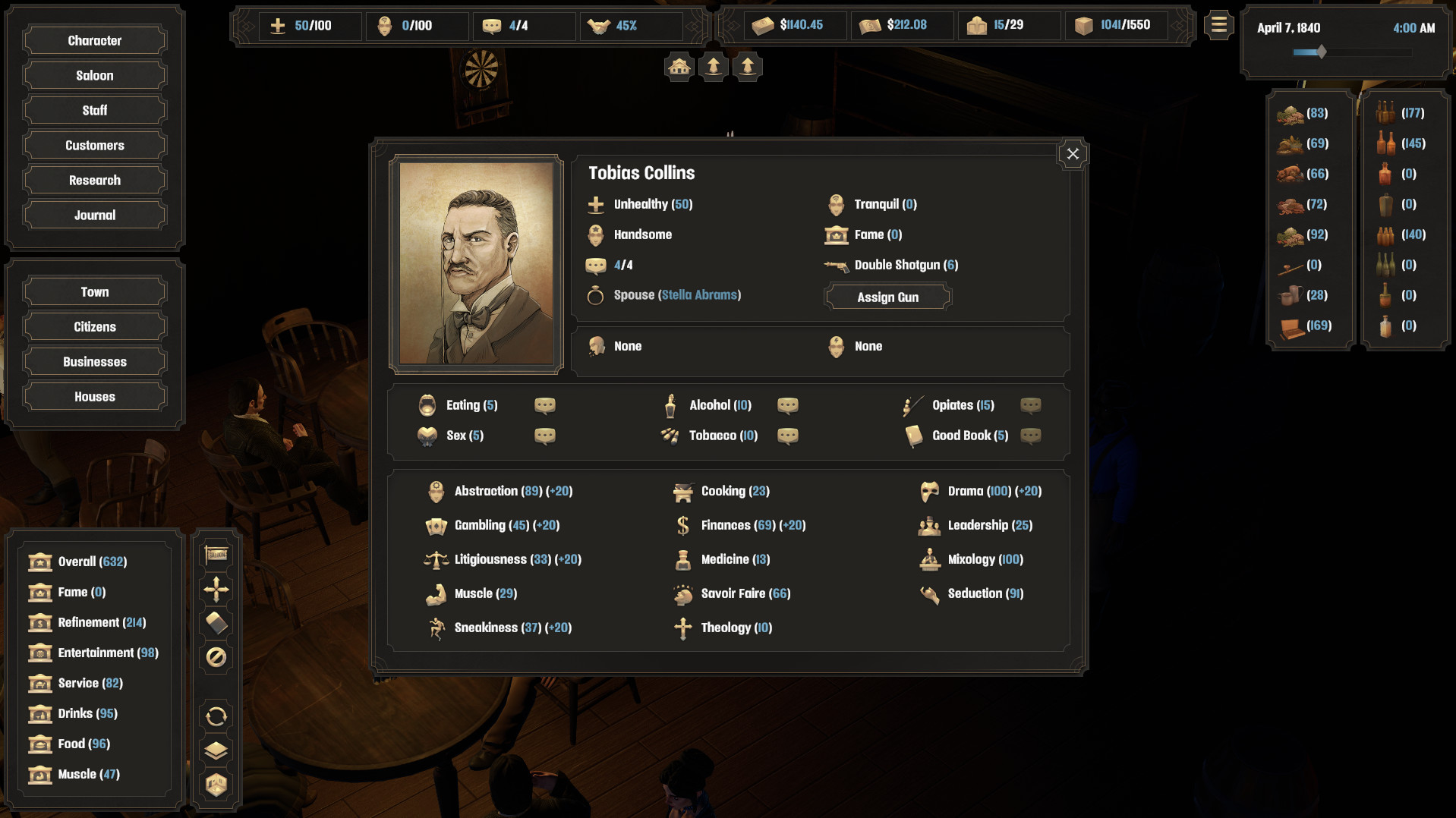Open the first None companion slot

tap(627, 346)
